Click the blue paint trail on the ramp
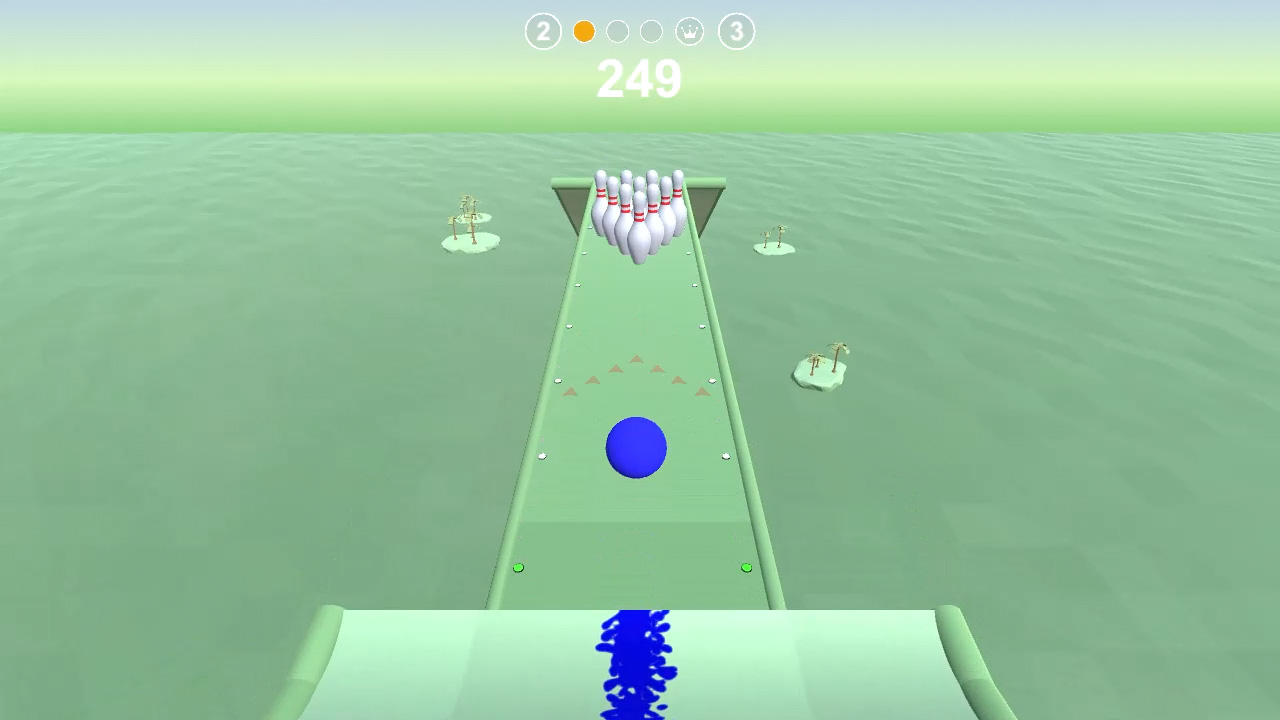Viewport: 1280px width, 720px height. point(637,665)
